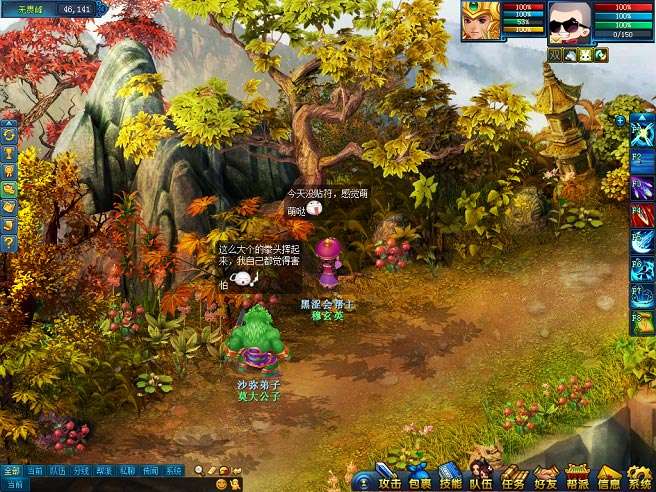Switch chat to the 队伍 team tab
Screen dimensions: 656x492
58,470
